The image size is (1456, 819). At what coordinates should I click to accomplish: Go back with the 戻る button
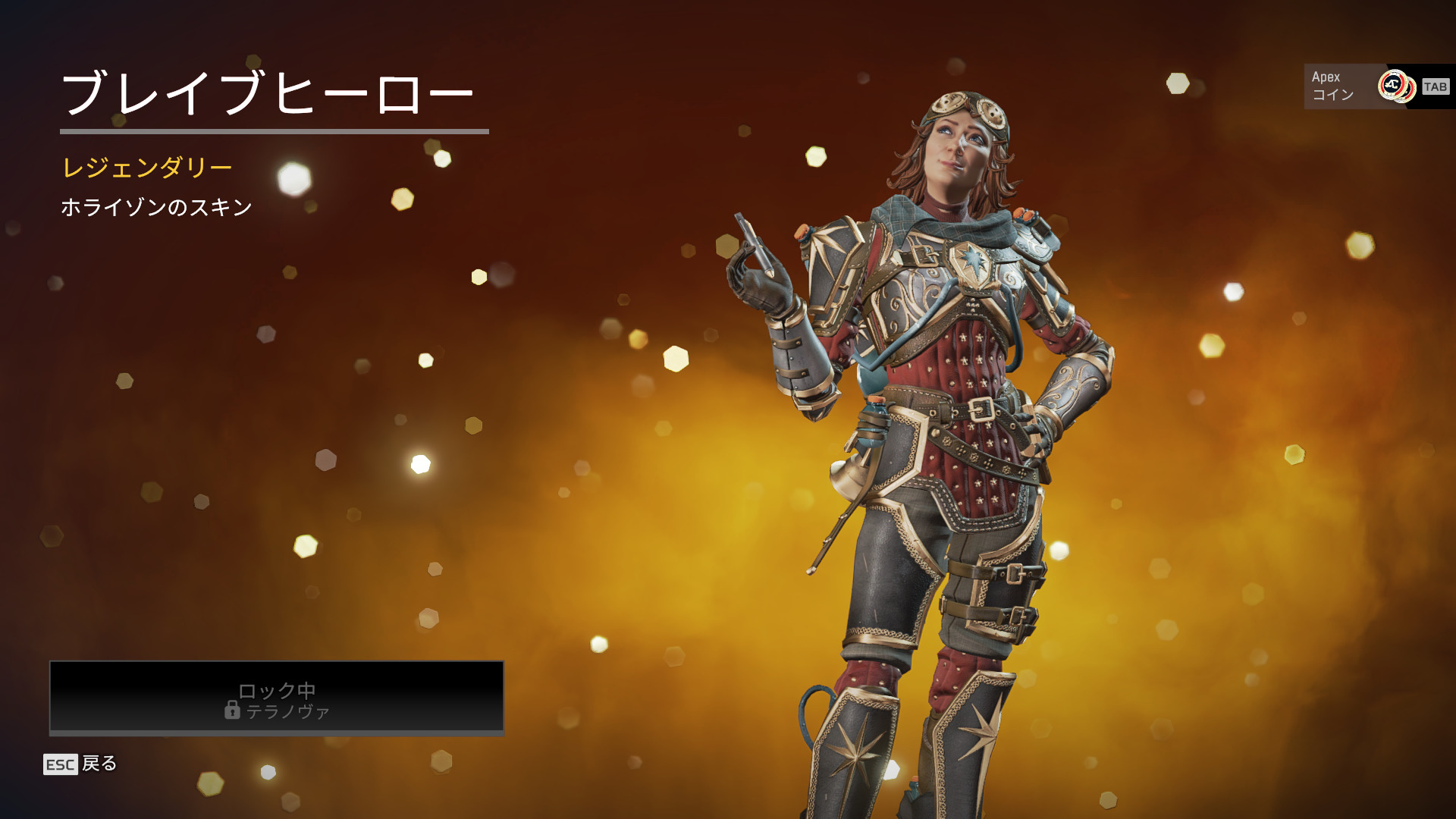pos(81,764)
